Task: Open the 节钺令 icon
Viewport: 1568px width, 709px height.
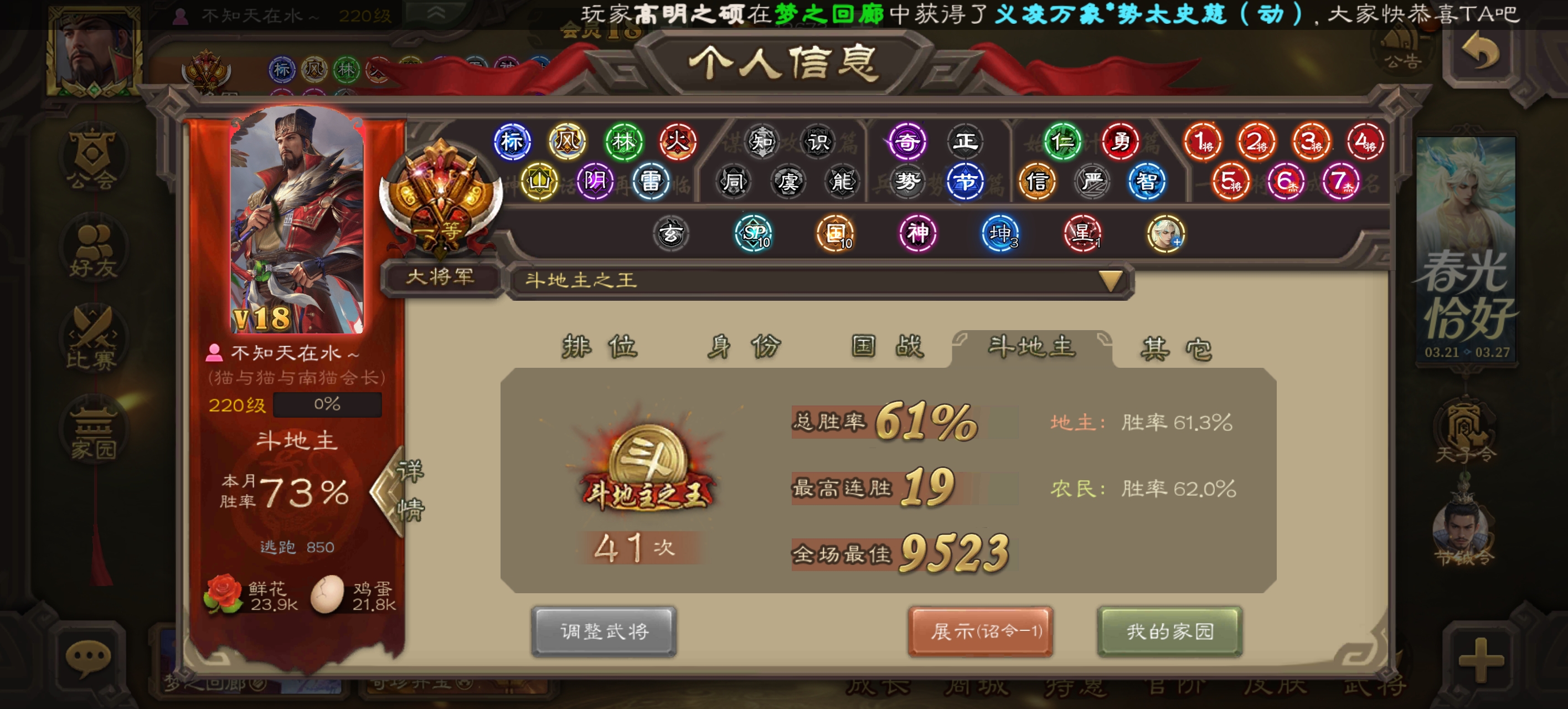Action: point(1464,533)
